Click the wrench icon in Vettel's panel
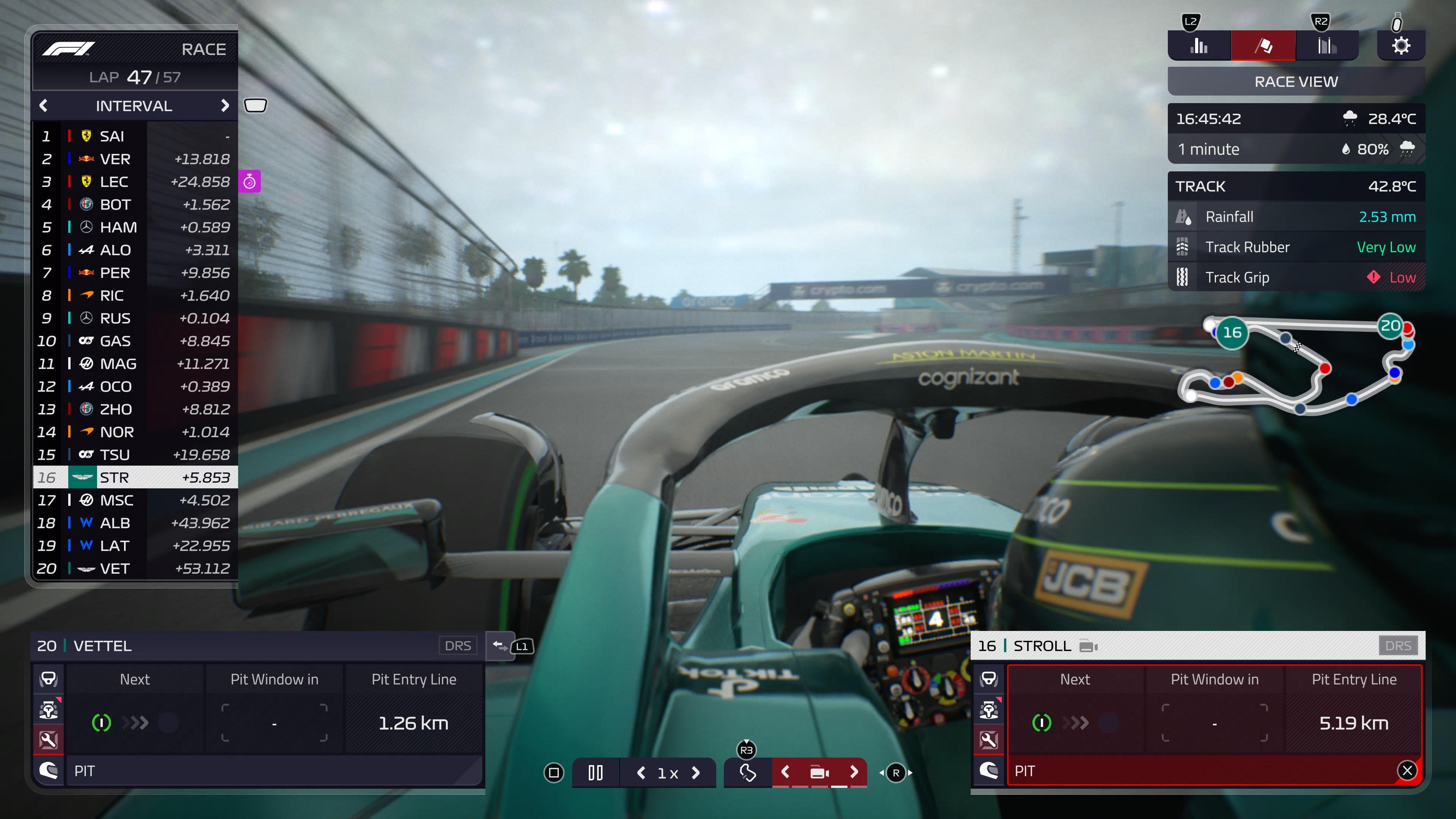 (x=49, y=741)
